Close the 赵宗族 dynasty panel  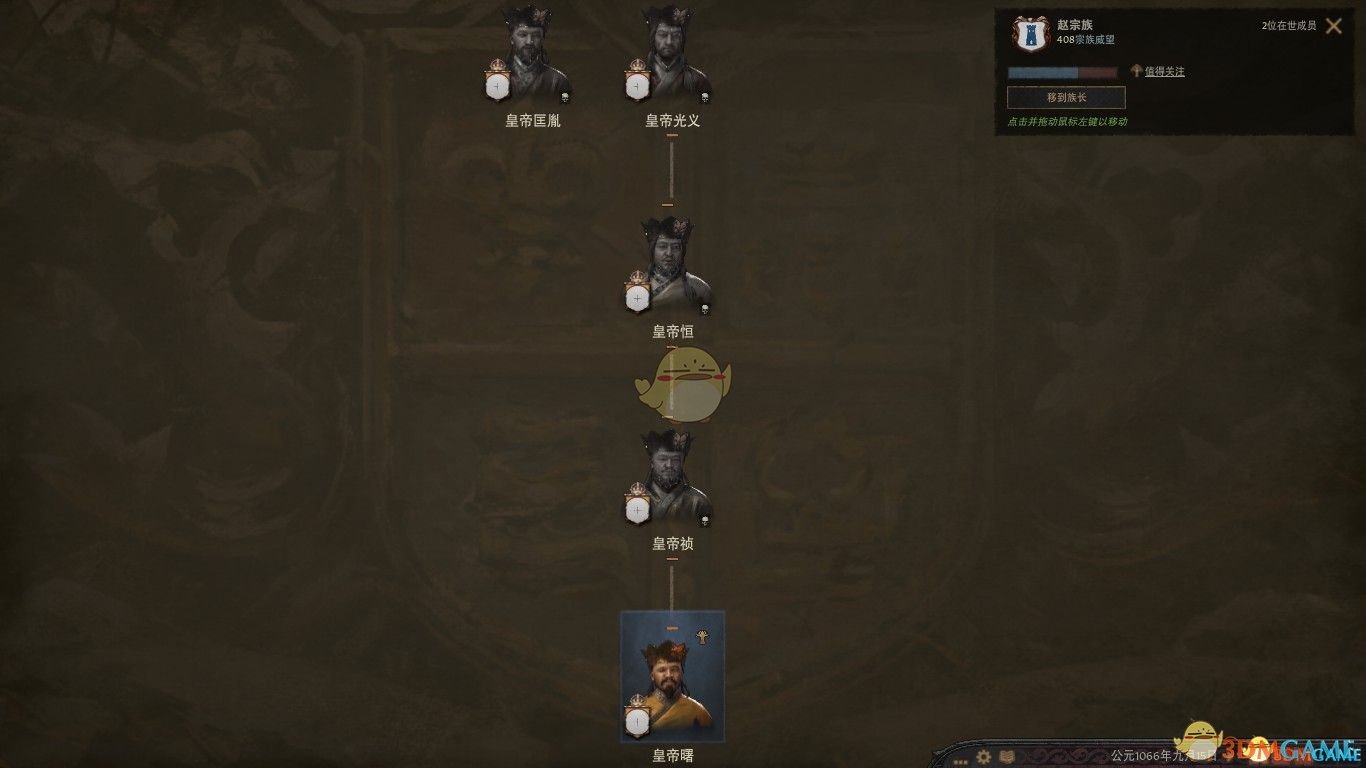tap(1334, 26)
